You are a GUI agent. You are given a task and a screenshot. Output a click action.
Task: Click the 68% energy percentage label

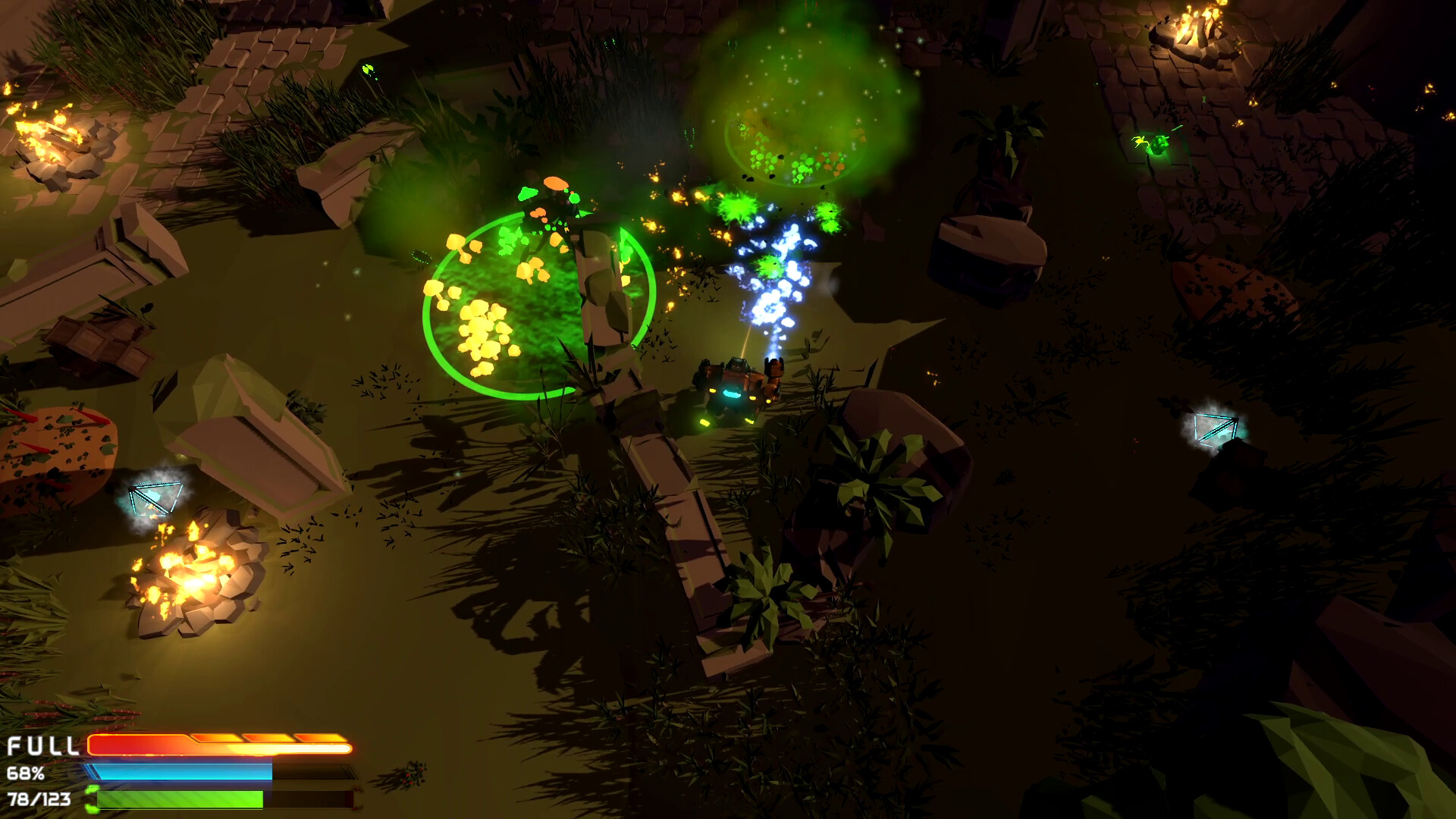pyautogui.click(x=27, y=773)
